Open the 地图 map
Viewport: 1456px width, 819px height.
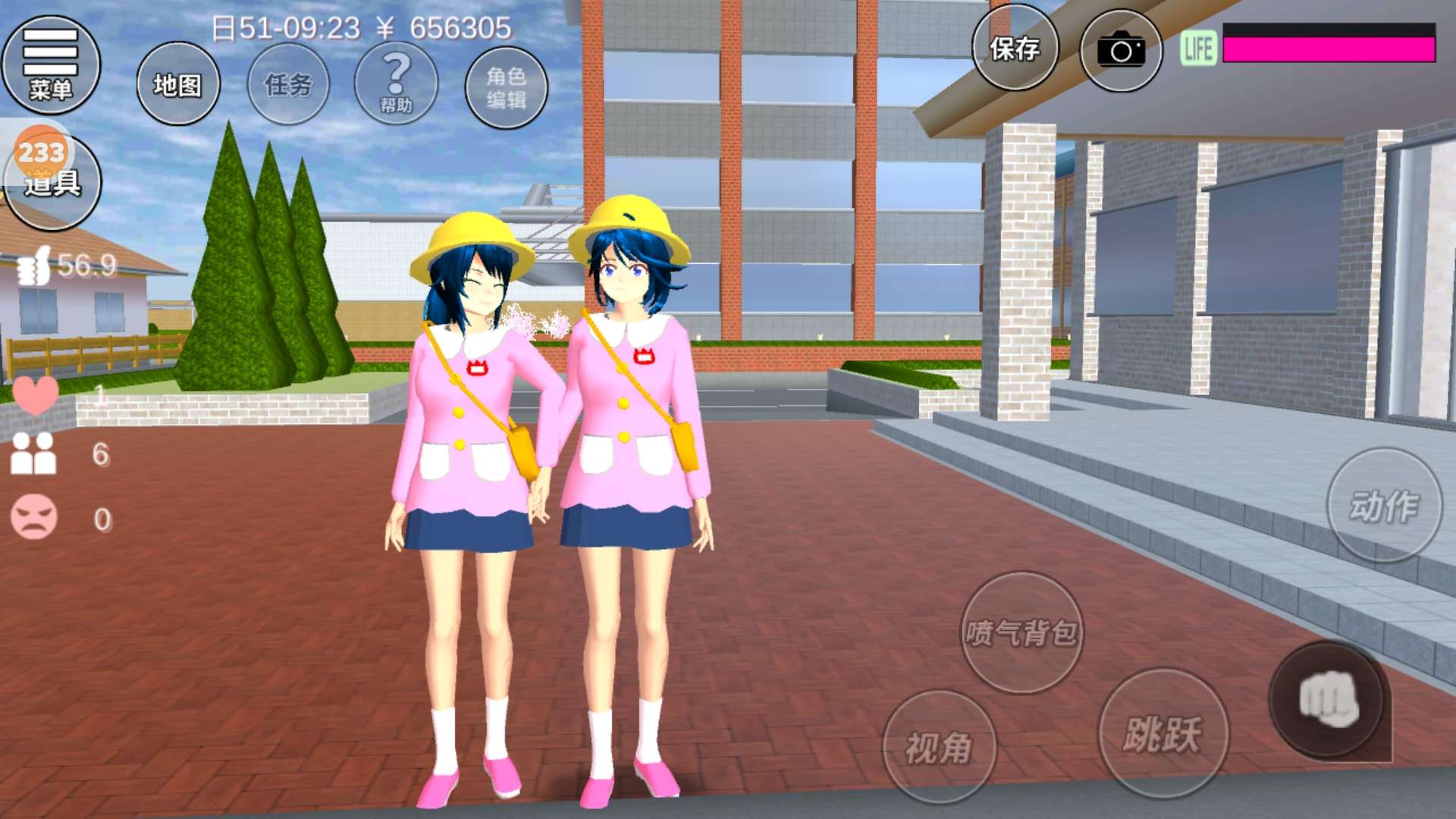click(178, 84)
